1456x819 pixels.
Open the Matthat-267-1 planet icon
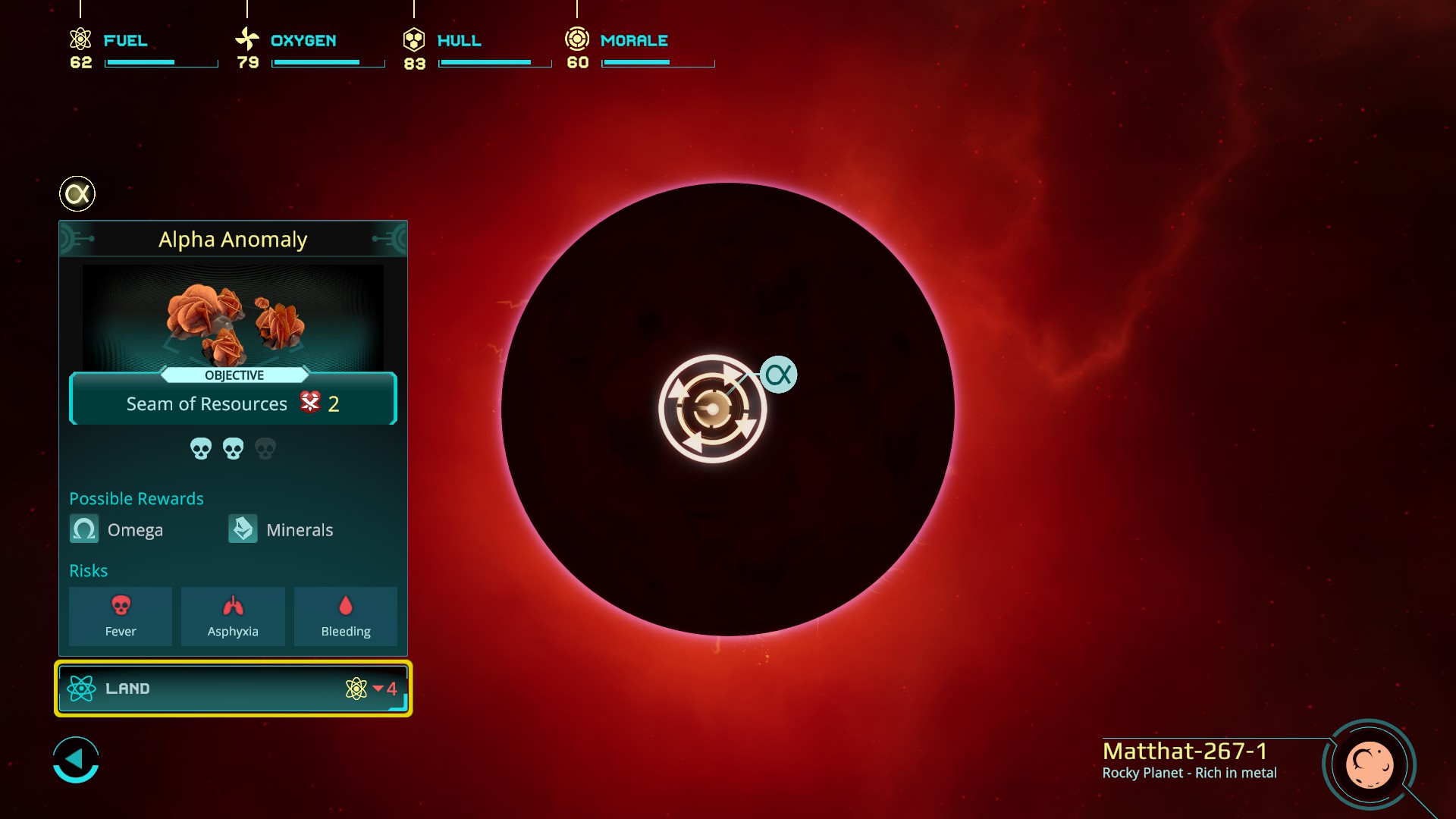click(1369, 765)
